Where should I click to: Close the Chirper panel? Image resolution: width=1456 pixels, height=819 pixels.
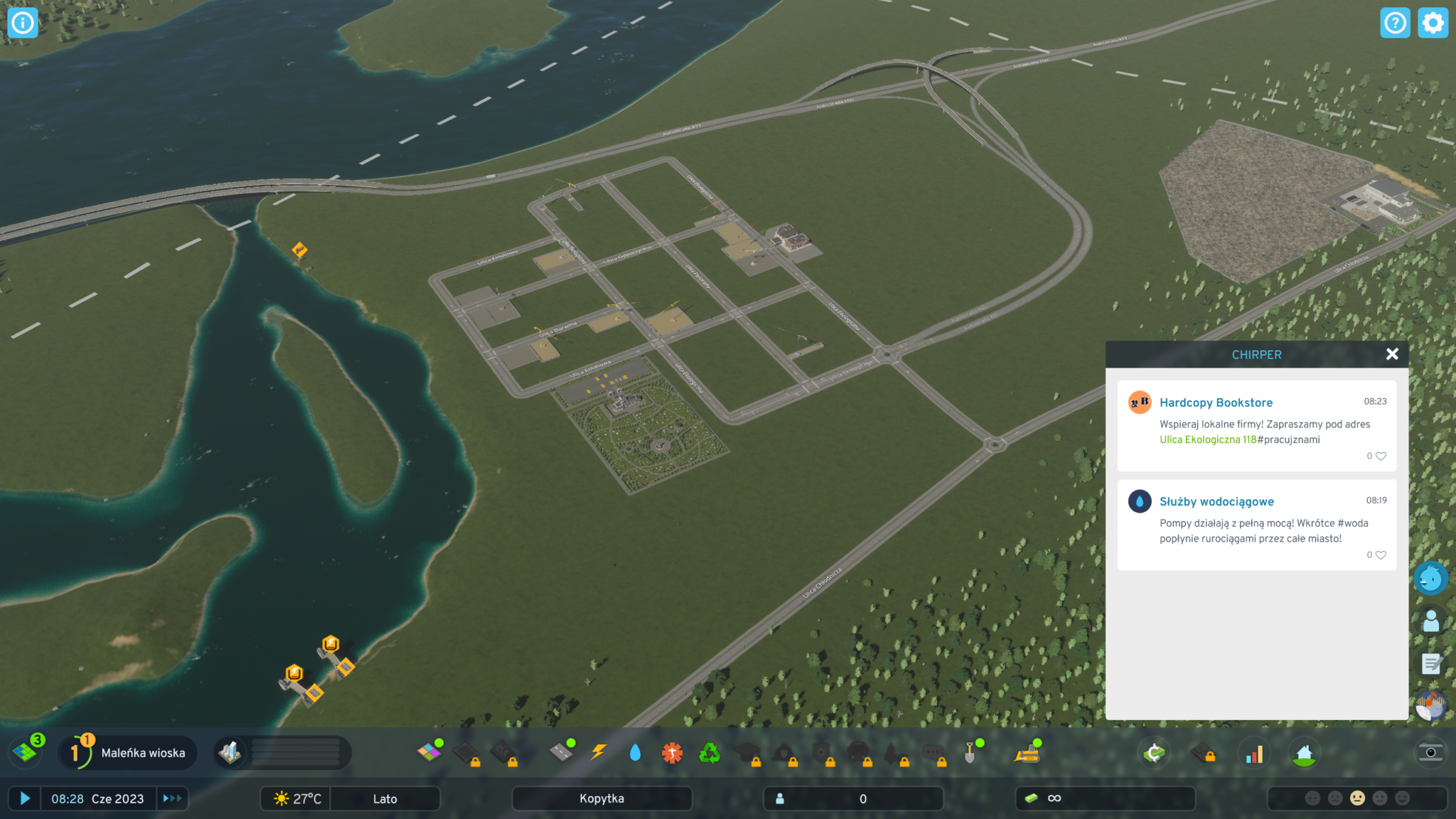pos(1392,354)
